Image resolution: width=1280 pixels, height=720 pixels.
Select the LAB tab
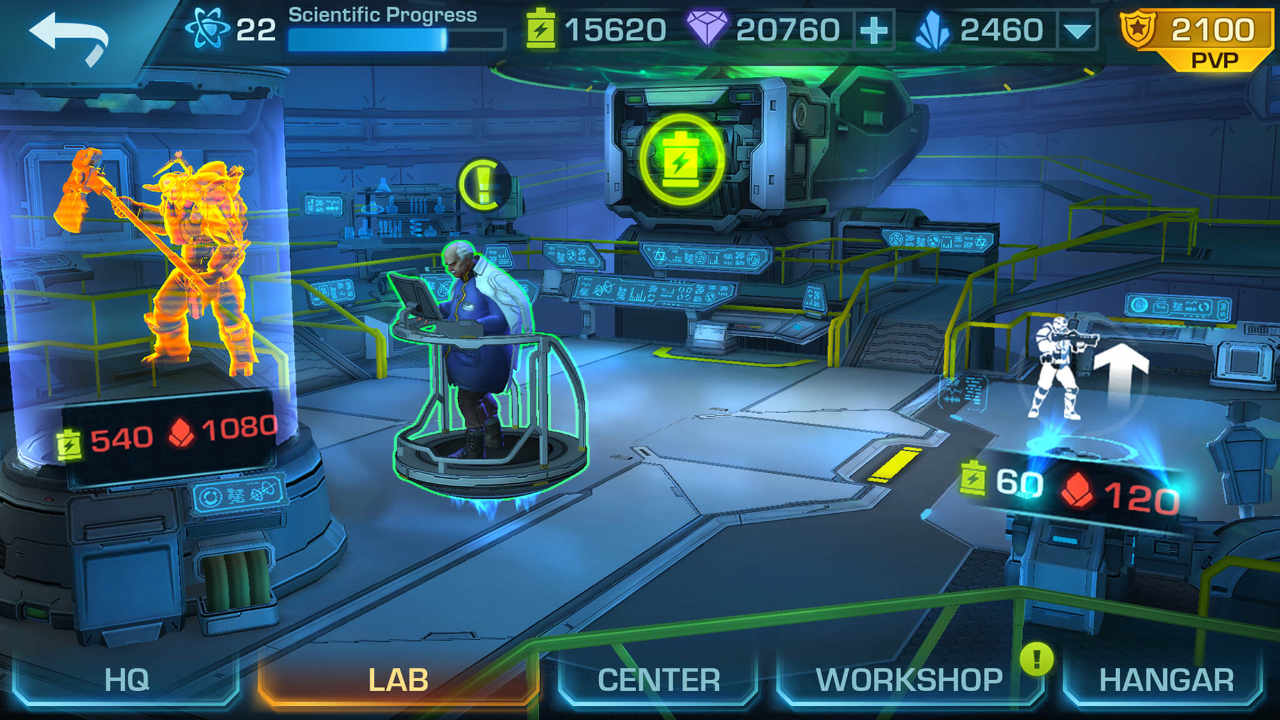397,680
